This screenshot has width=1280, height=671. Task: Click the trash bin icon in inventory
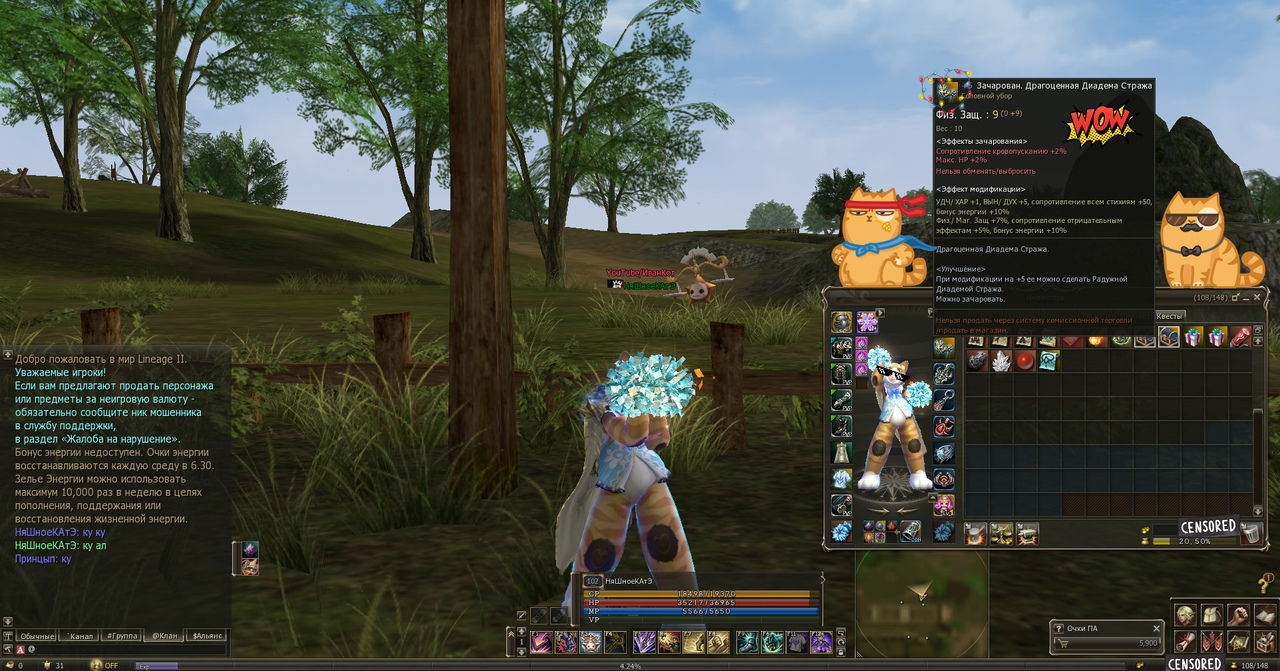point(1250,532)
